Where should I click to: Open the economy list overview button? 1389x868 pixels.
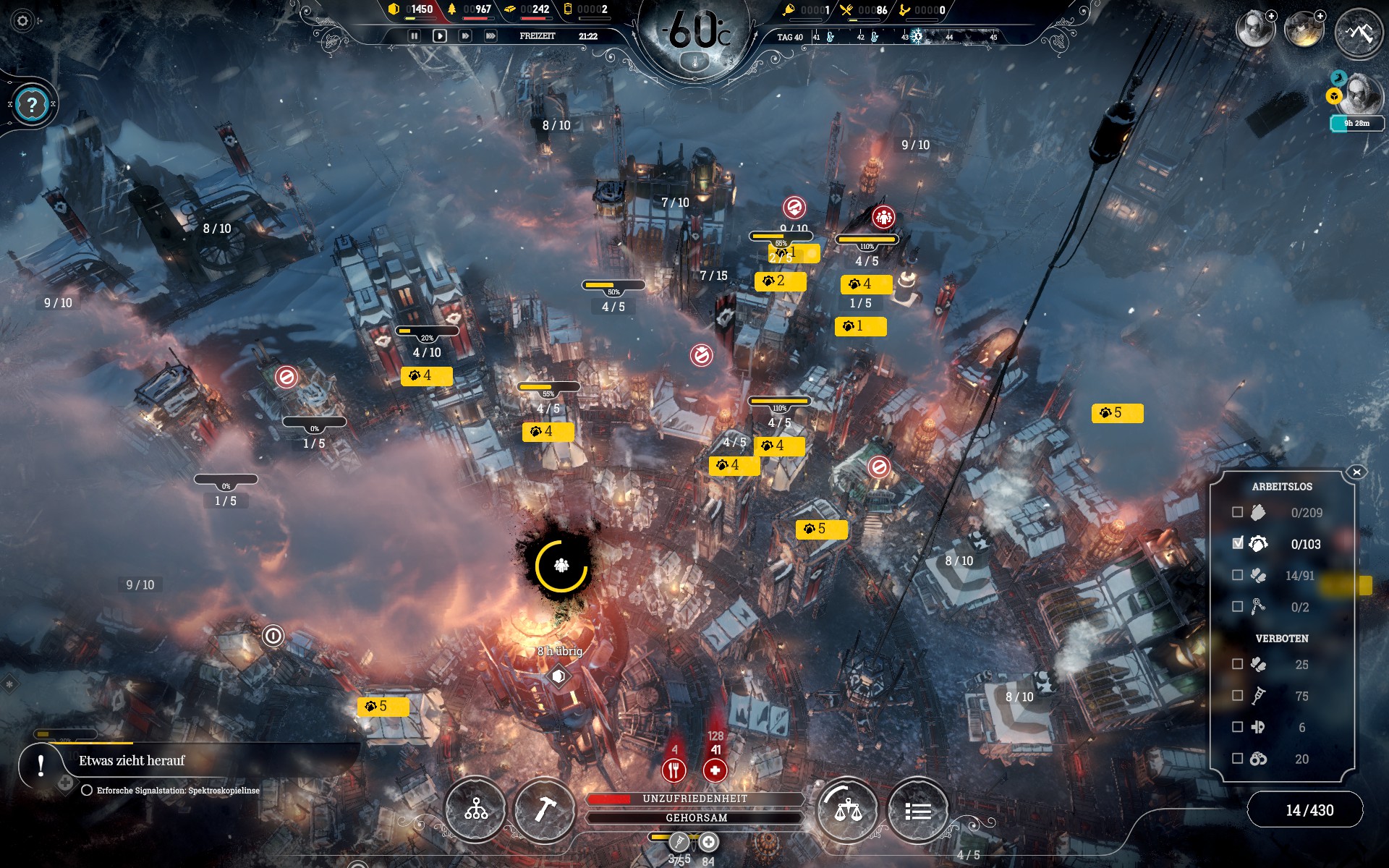coord(917,811)
